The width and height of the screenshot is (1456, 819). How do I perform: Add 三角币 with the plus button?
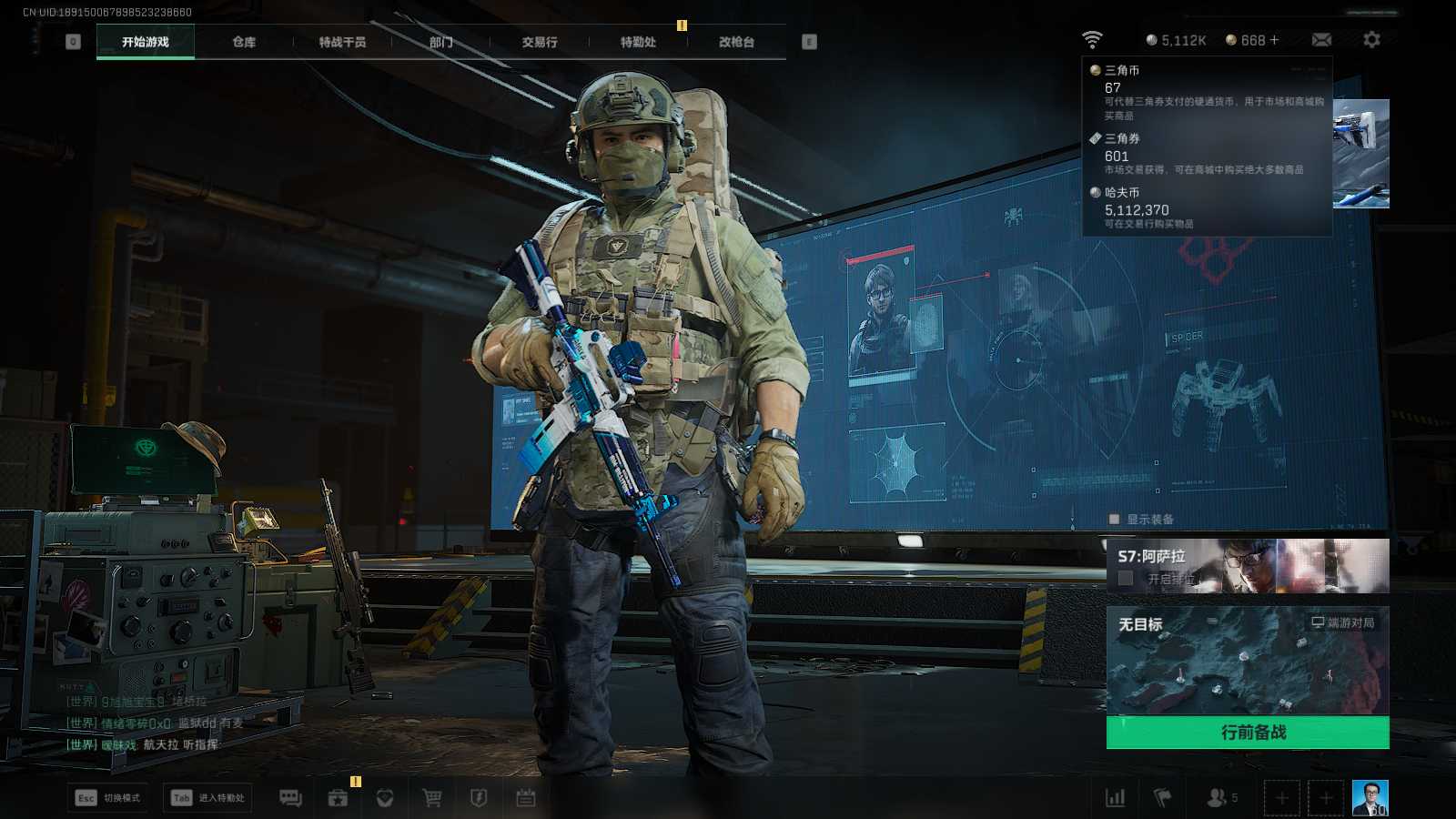1274,40
